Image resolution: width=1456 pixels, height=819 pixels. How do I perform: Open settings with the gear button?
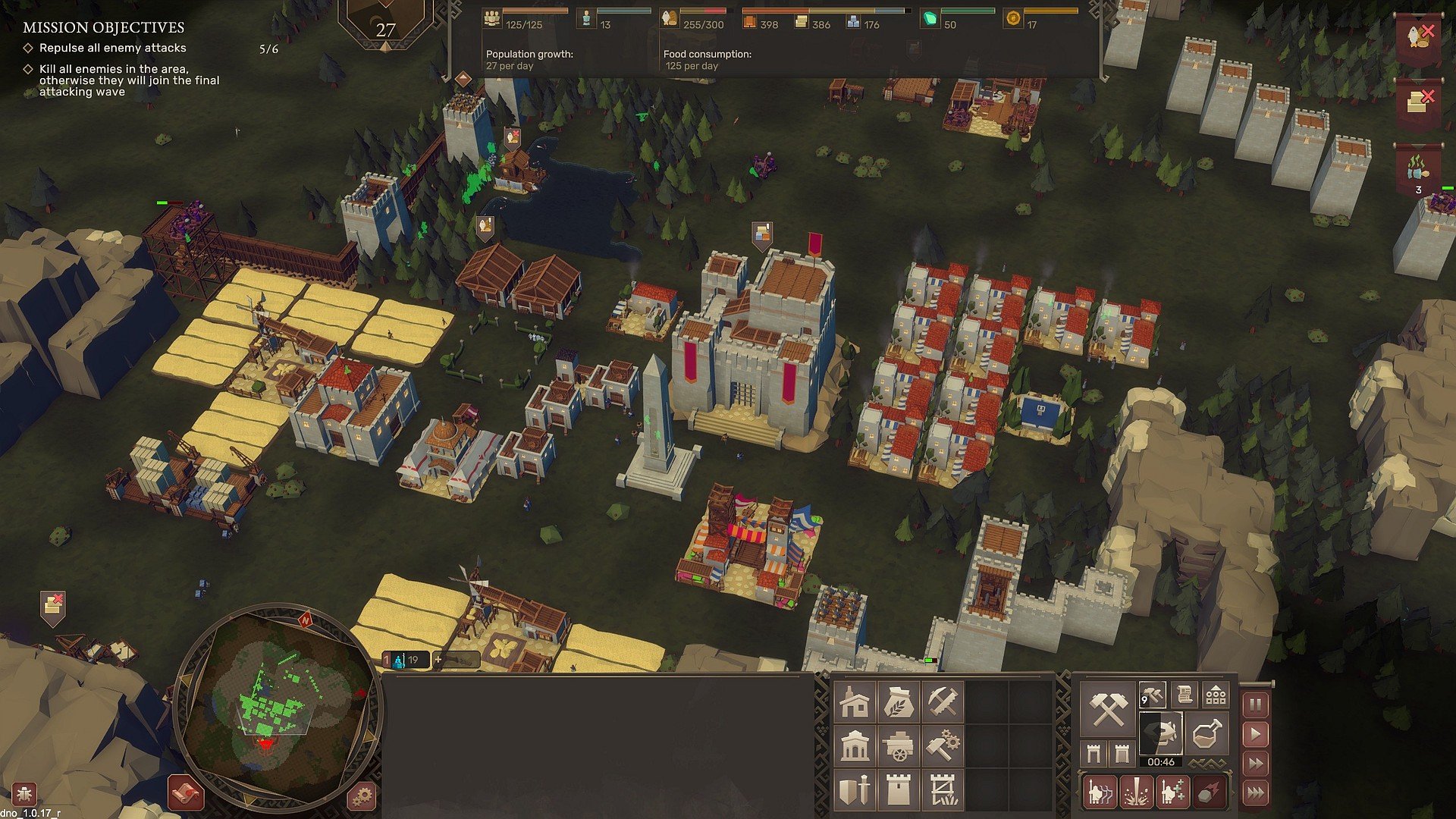[x=362, y=796]
